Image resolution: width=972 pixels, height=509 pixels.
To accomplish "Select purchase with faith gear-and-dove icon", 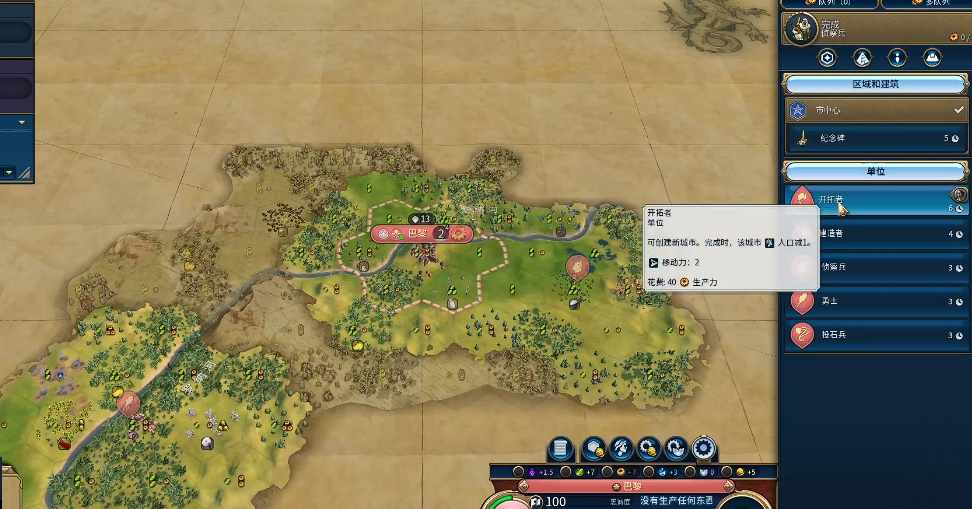I will [x=677, y=448].
